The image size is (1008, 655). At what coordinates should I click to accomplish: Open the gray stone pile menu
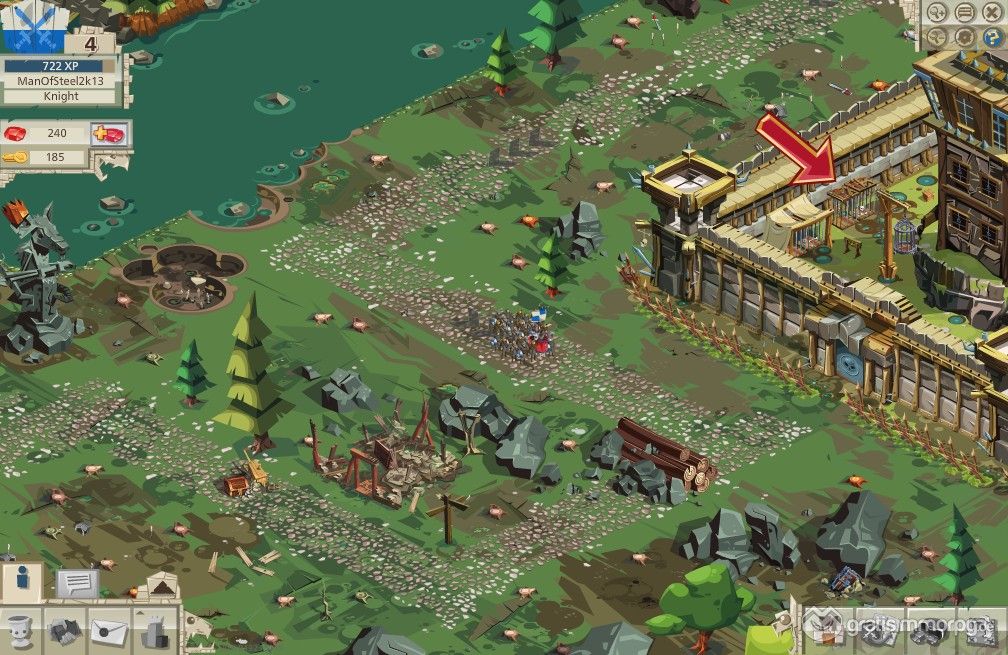(66, 630)
